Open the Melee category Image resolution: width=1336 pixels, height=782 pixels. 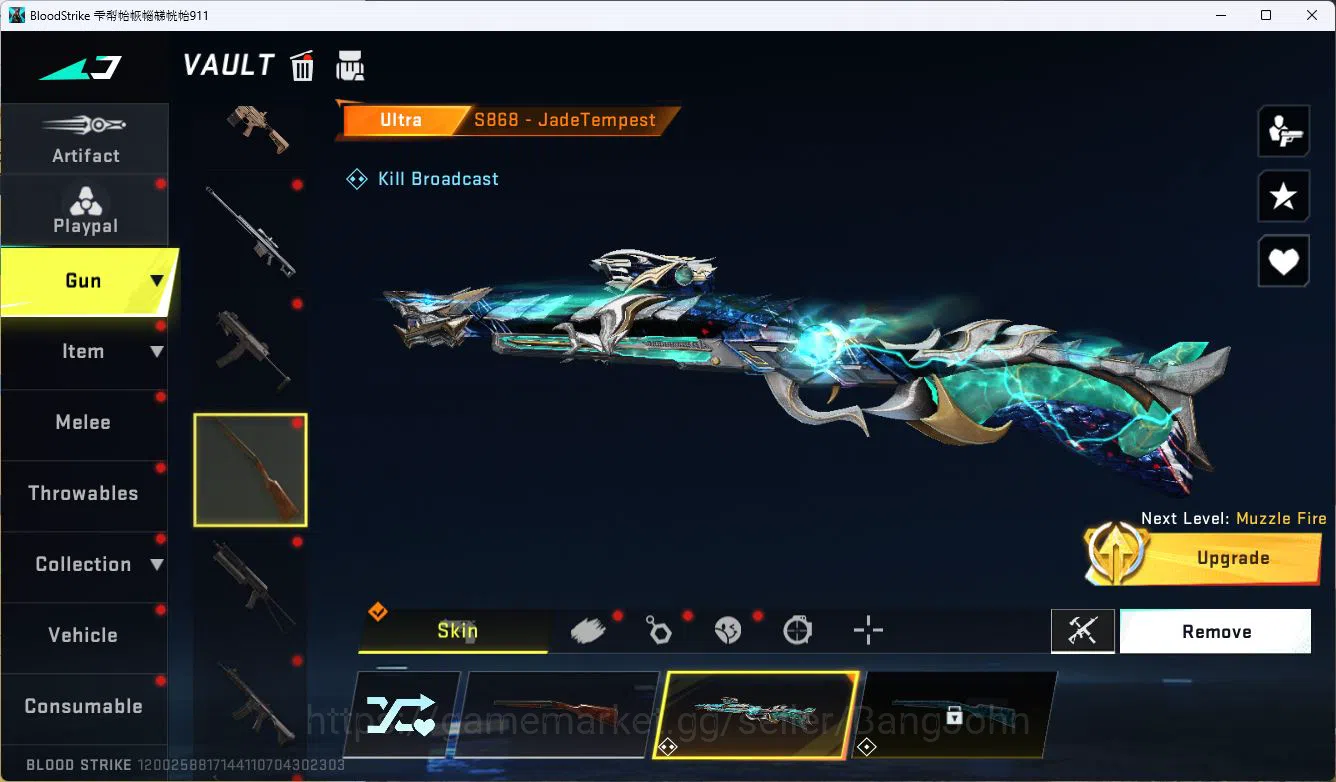[x=83, y=422]
